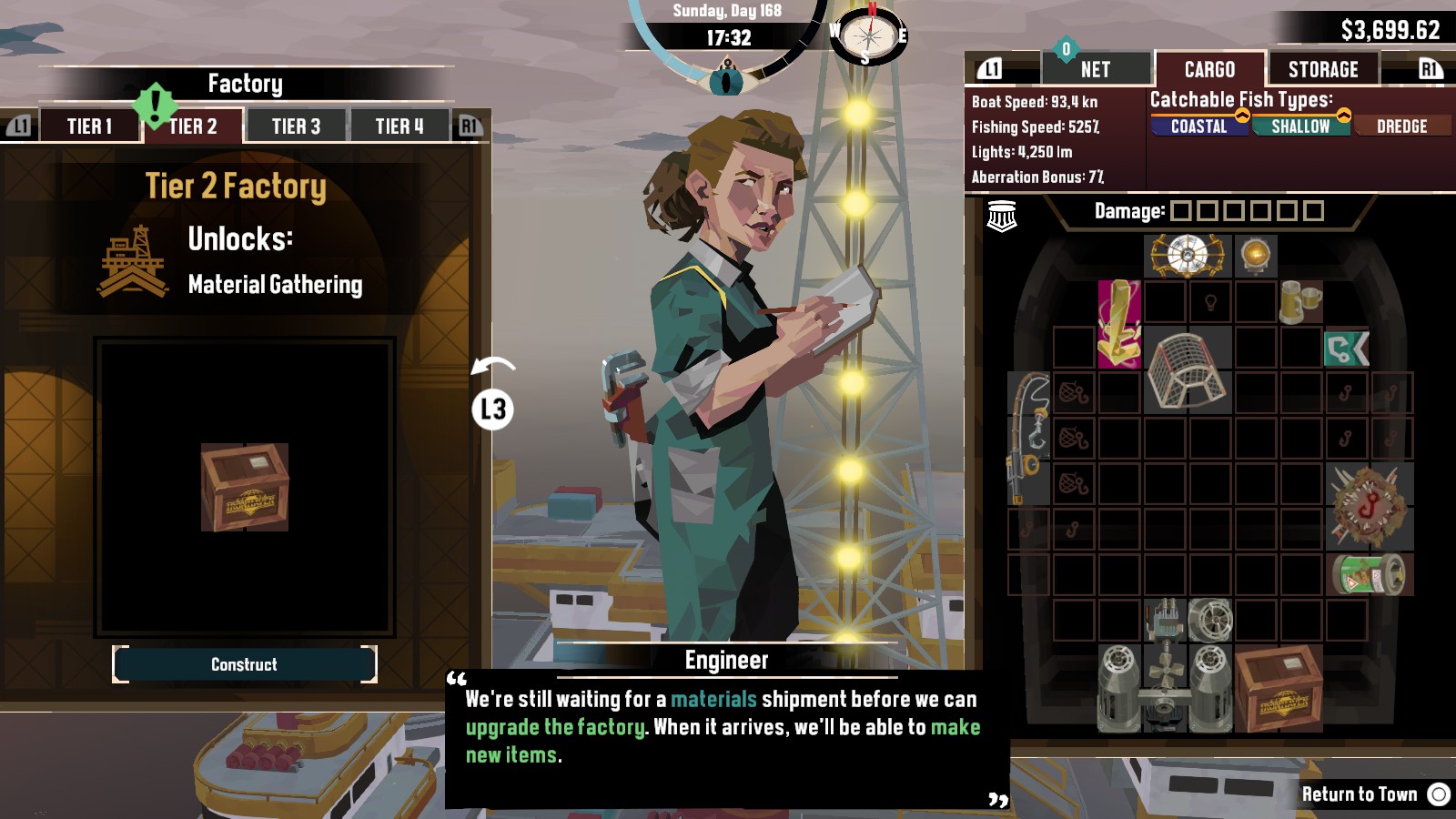
Task: Choose the beer mugs item in cargo
Action: [x=1300, y=301]
